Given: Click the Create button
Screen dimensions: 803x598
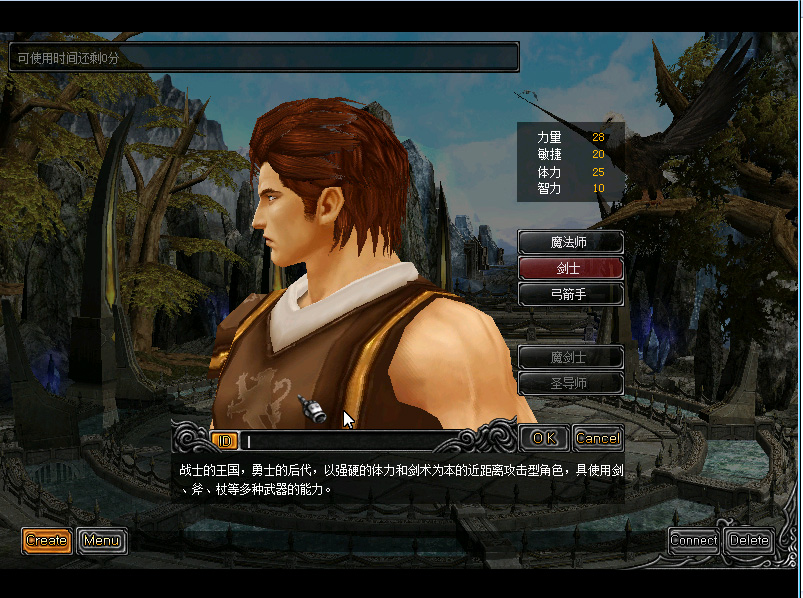Looking at the screenshot, I should [x=47, y=541].
